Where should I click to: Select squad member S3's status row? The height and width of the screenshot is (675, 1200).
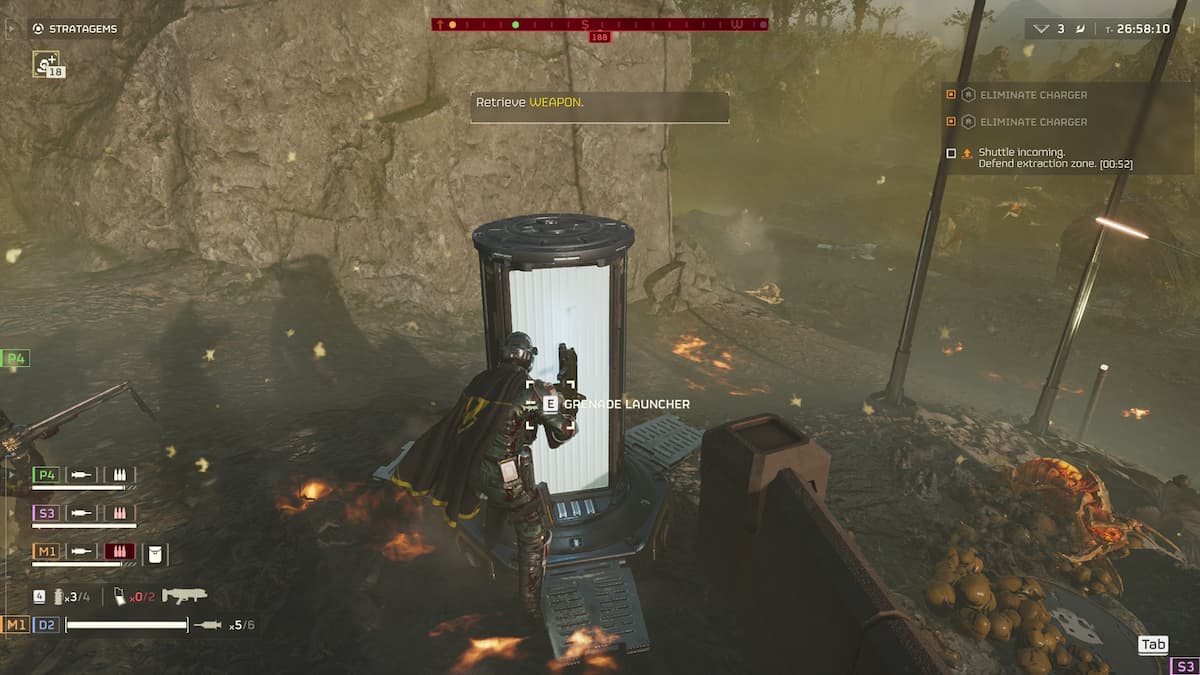click(x=84, y=513)
